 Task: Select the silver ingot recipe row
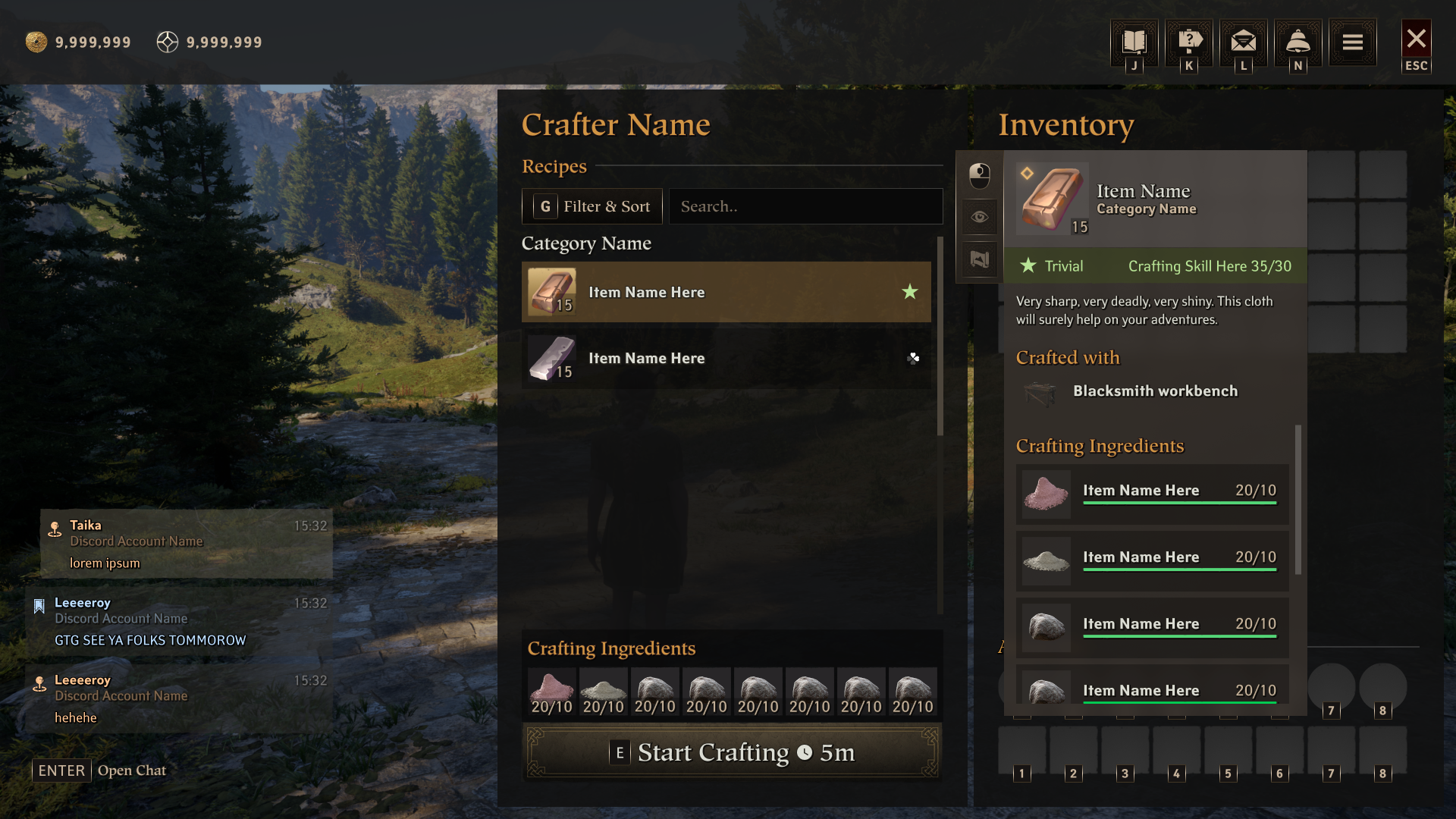tap(726, 358)
